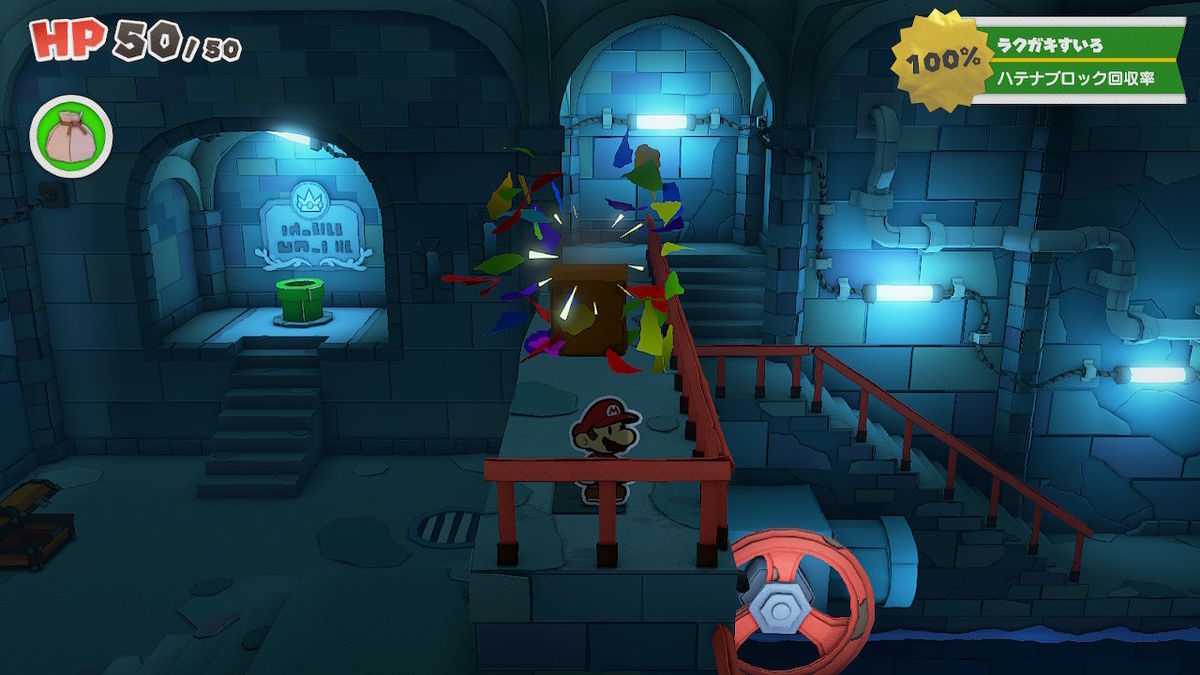The image size is (1200, 675).
Task: Open the confetti bag icon
Action: coord(71,137)
